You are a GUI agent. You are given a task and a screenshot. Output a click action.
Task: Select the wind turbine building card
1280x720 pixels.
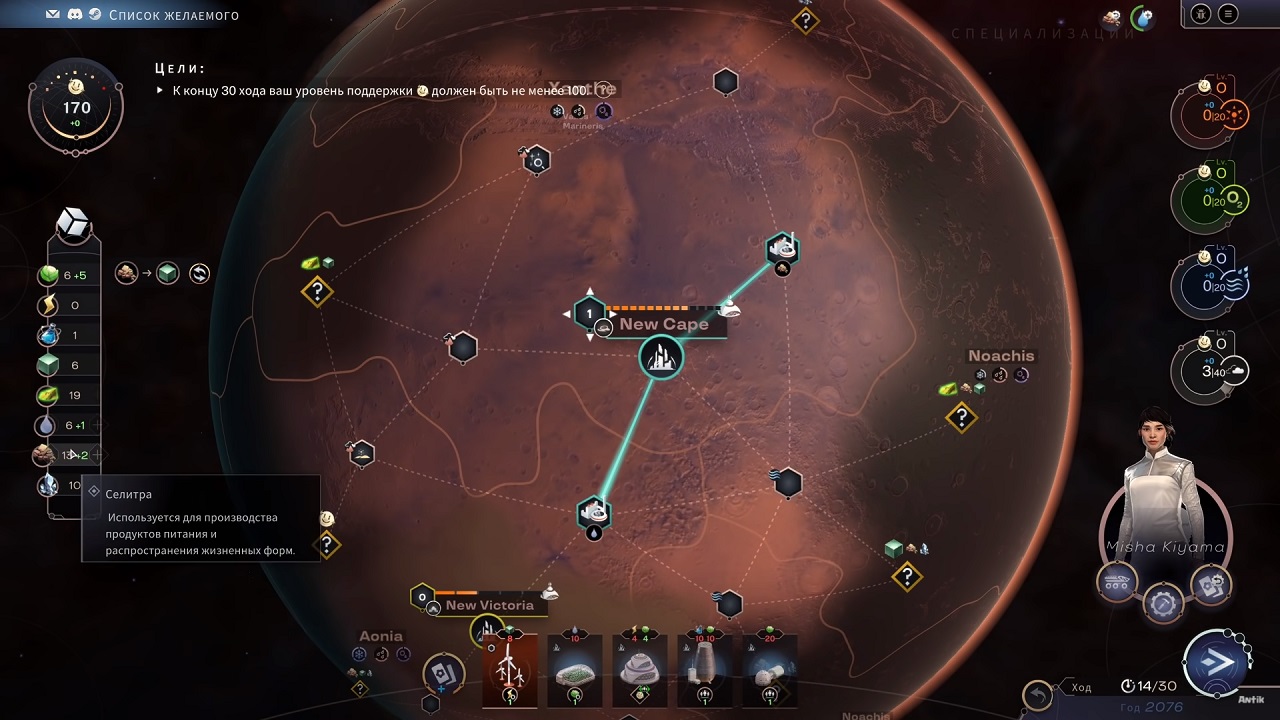coord(510,670)
